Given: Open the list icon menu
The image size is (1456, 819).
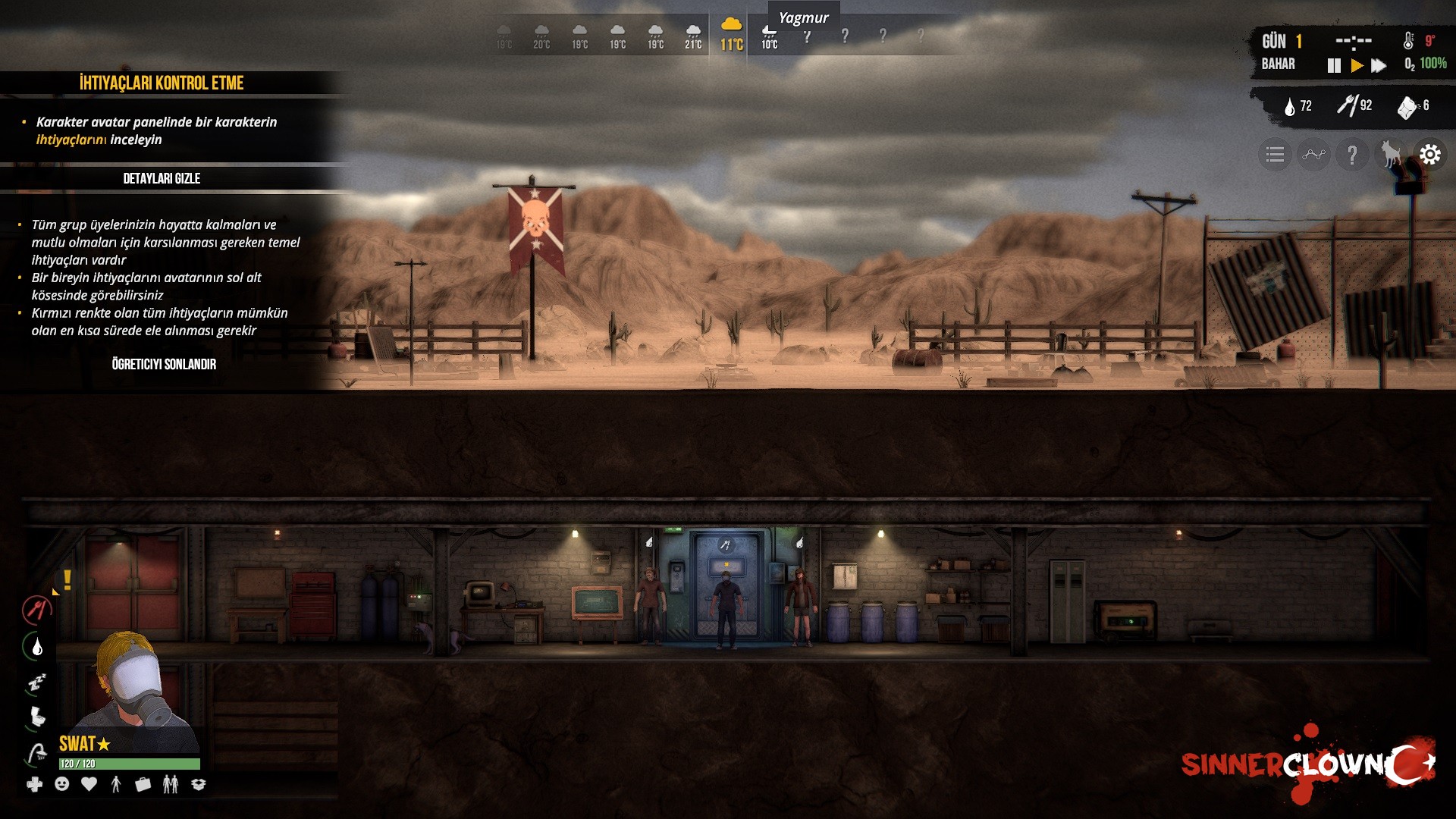Looking at the screenshot, I should click(1275, 155).
